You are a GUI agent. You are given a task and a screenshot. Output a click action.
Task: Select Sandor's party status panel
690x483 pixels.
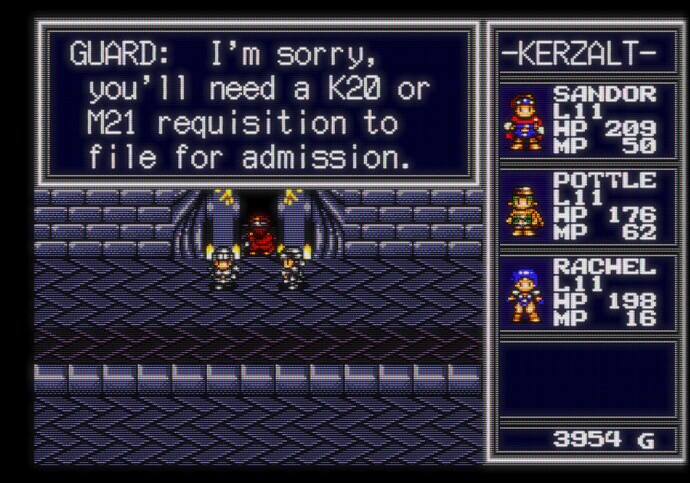(x=579, y=120)
